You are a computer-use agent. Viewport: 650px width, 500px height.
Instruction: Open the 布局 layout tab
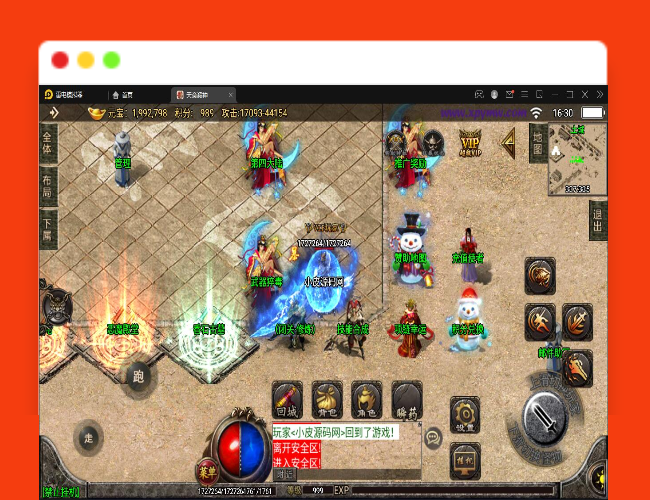pyautogui.click(x=47, y=186)
